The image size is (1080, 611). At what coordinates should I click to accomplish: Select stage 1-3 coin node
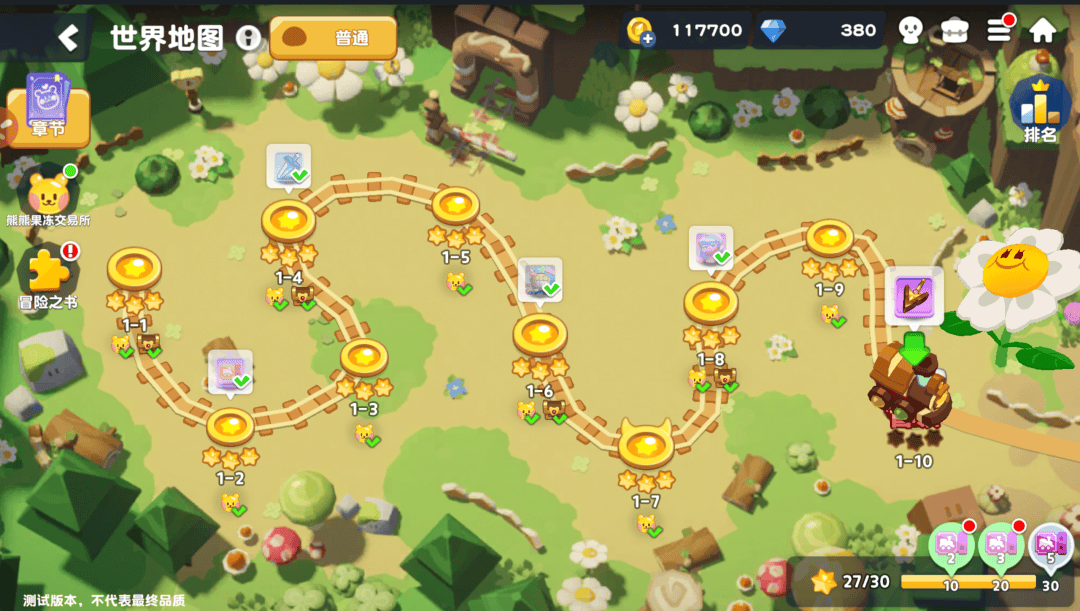(x=364, y=358)
